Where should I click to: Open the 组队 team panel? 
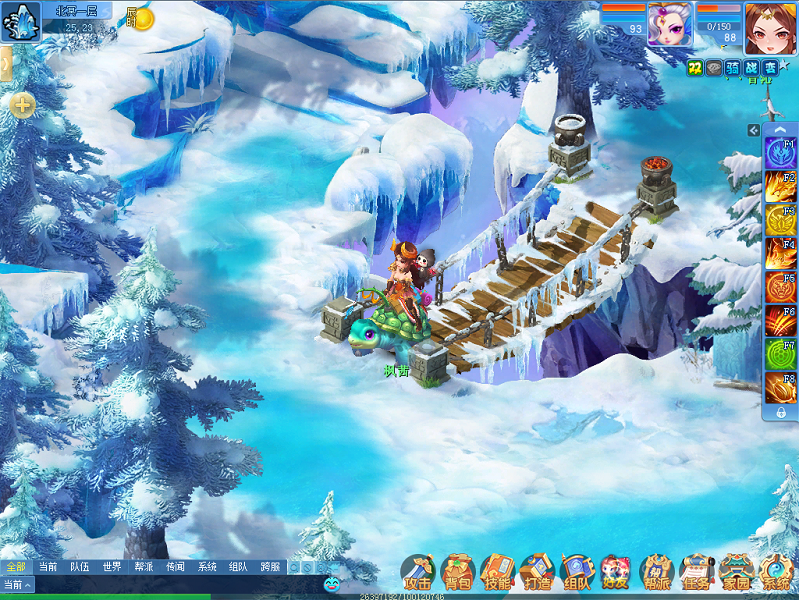pos(577,573)
